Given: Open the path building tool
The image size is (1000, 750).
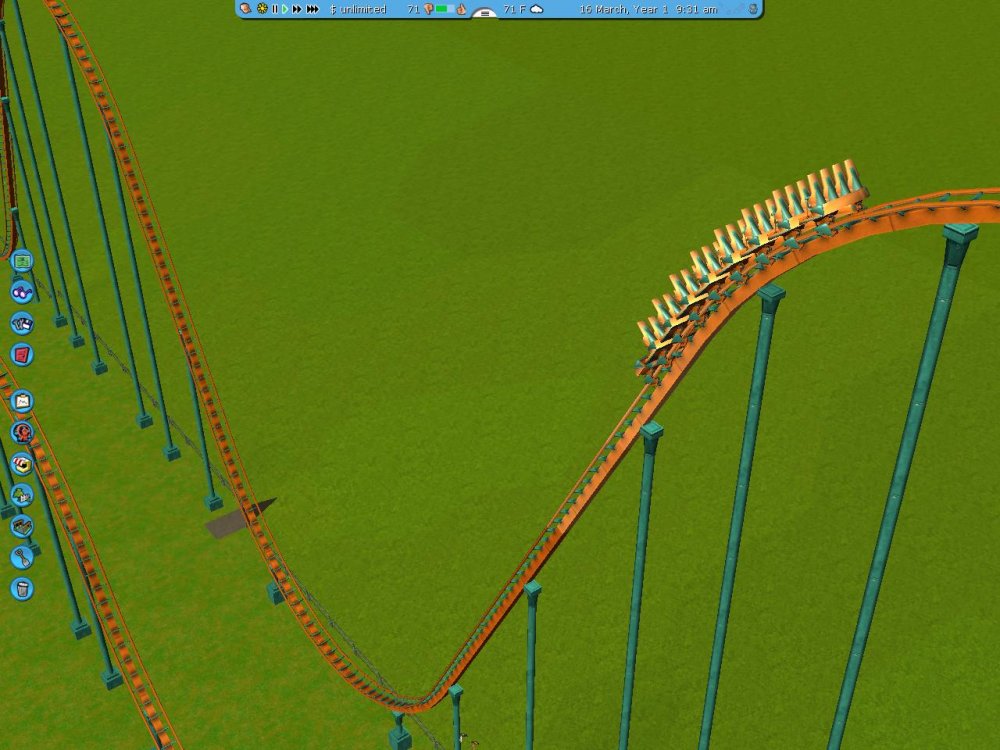Looking at the screenshot, I should point(22,526).
